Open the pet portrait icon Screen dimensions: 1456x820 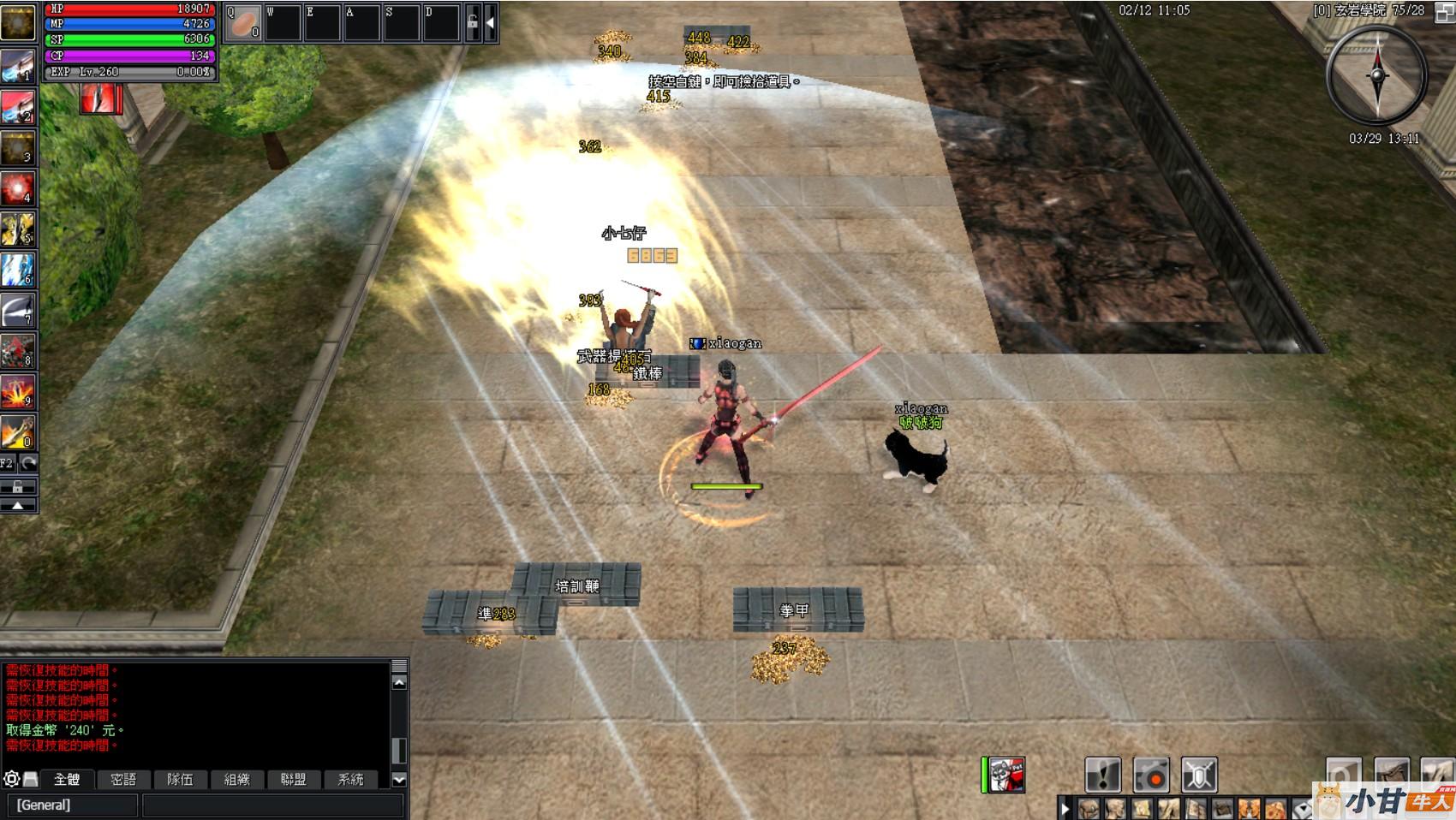point(1007,775)
